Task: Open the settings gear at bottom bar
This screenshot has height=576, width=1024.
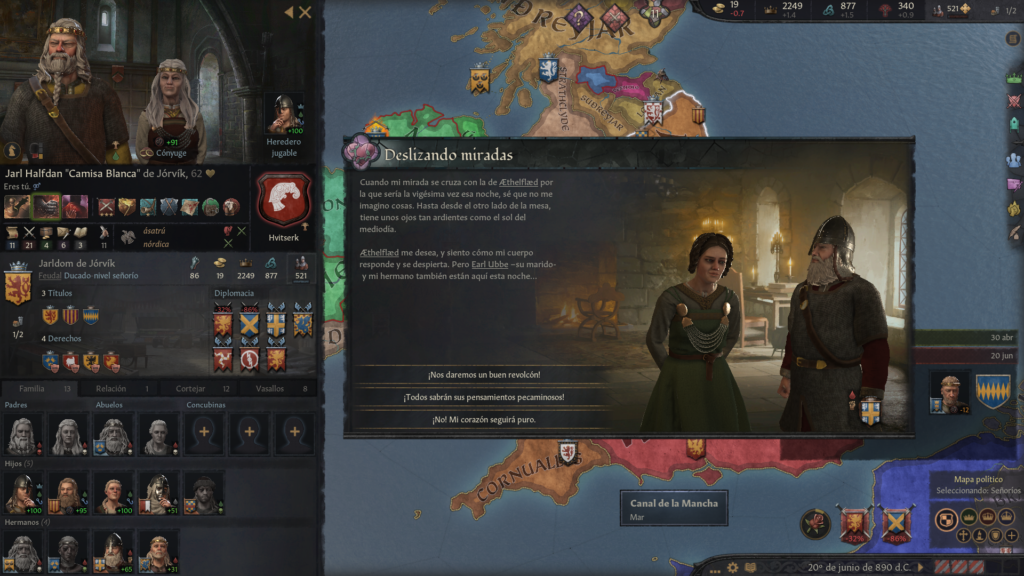Action: click(x=733, y=567)
